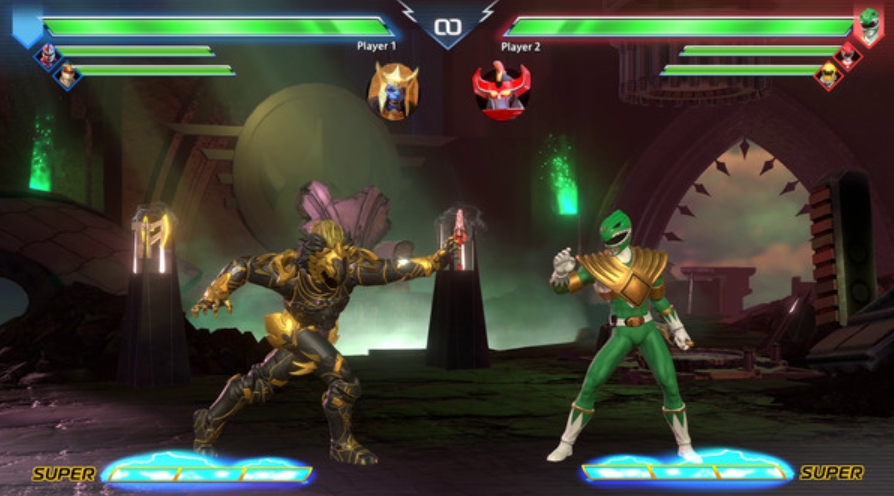Viewport: 894px width, 496px height.
Task: Click Player 1's gold-and-white teammate icon
Action: (67, 75)
